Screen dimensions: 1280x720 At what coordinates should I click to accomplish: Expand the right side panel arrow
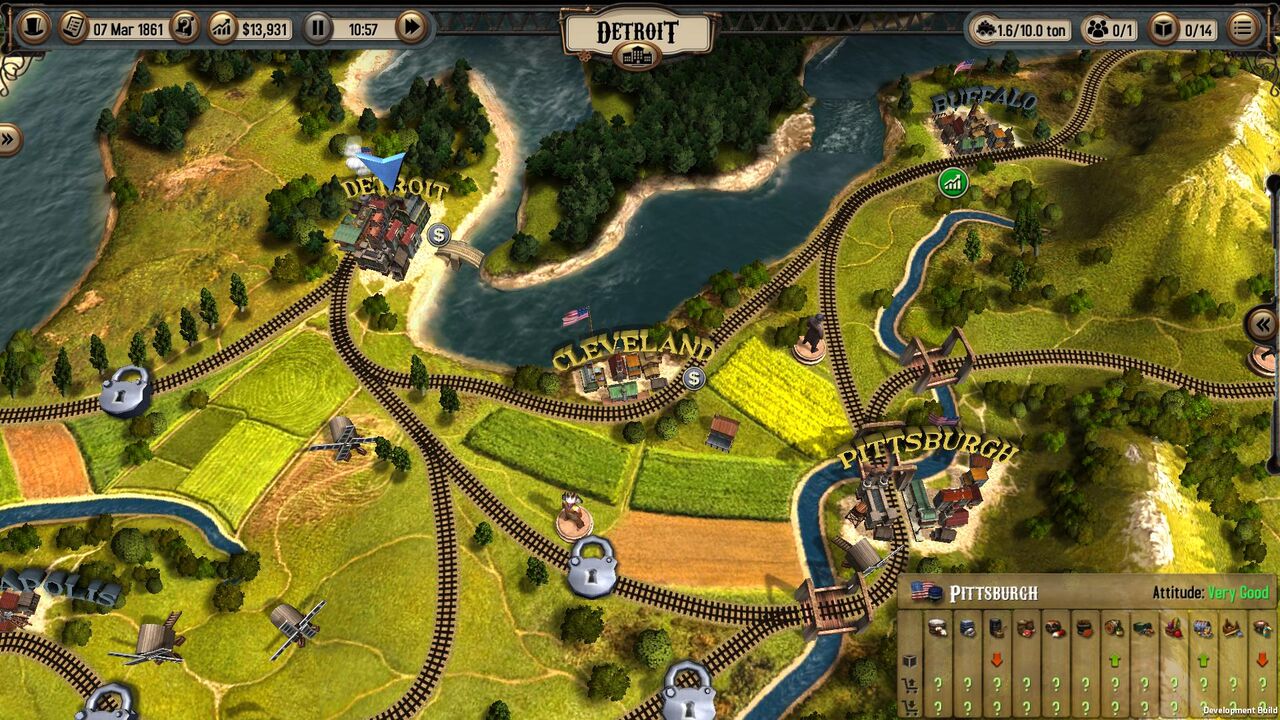[1263, 324]
